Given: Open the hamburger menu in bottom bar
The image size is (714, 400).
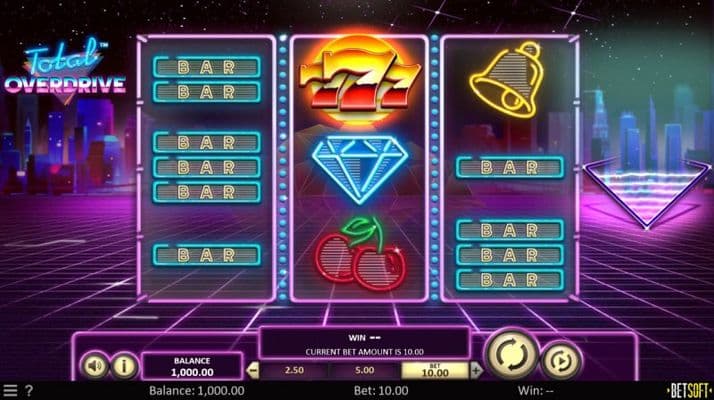Looking at the screenshot, I should [x=10, y=390].
